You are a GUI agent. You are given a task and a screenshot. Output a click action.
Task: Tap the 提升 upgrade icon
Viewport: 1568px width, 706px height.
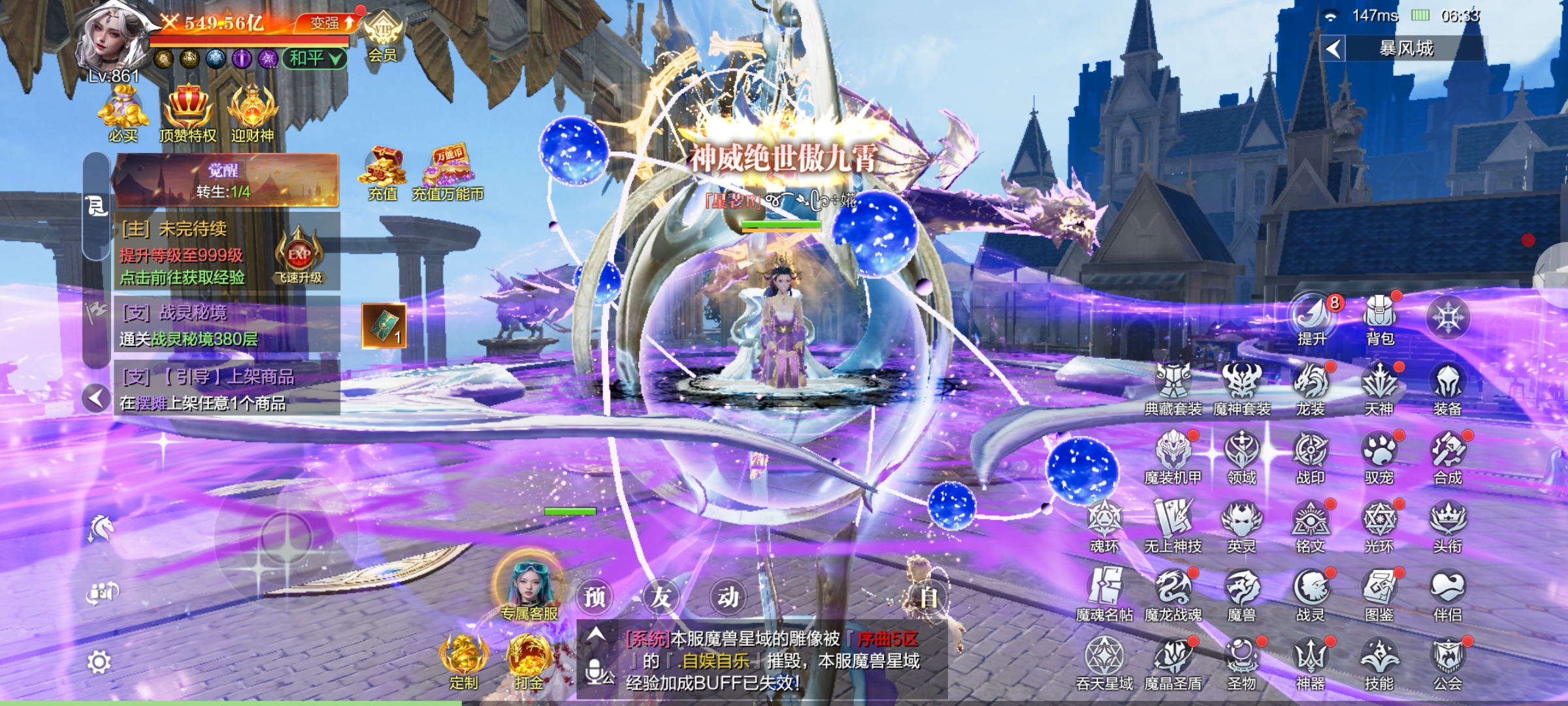pos(1311,319)
